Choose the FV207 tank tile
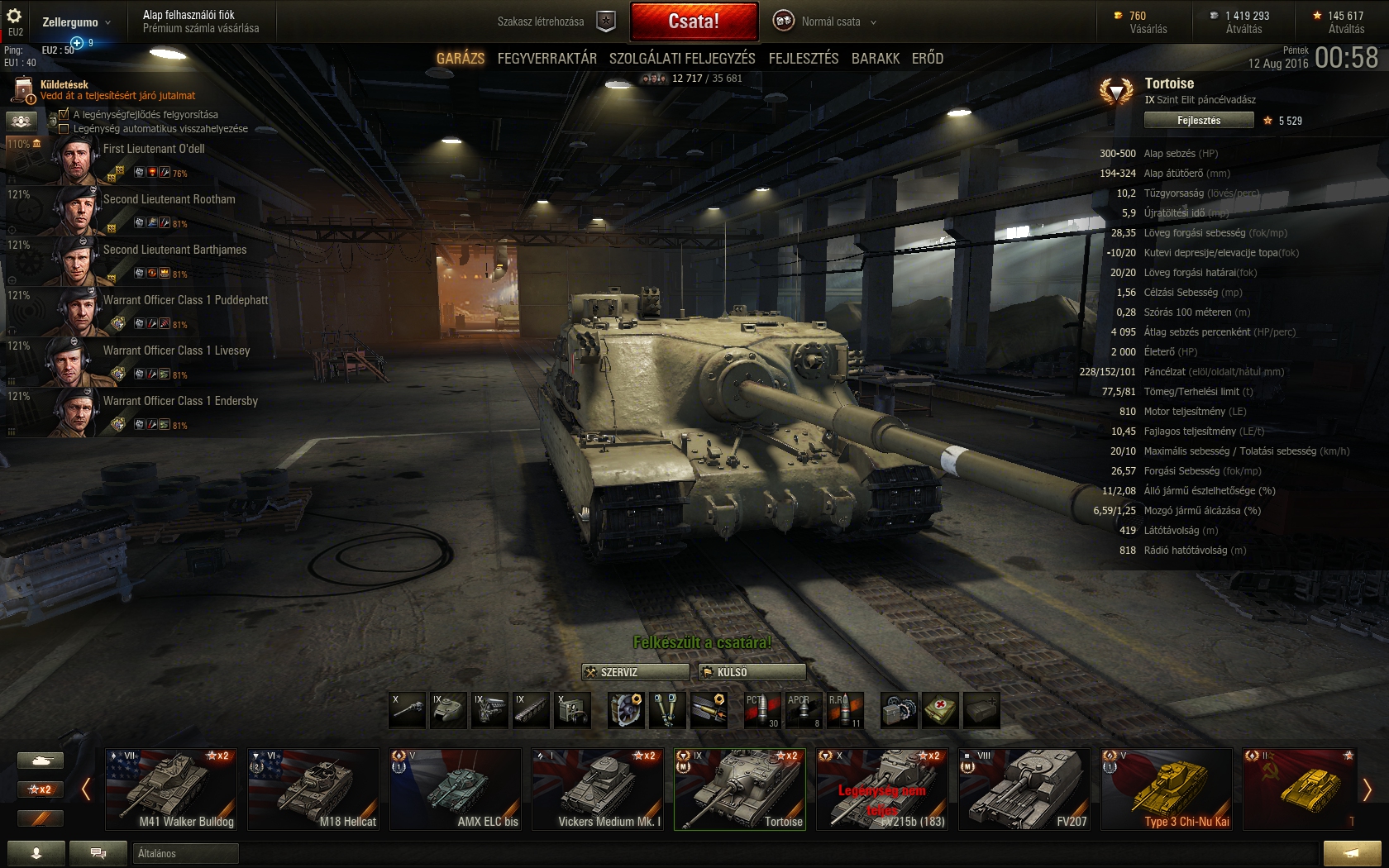Screen dimensions: 1389x868 (1024, 789)
